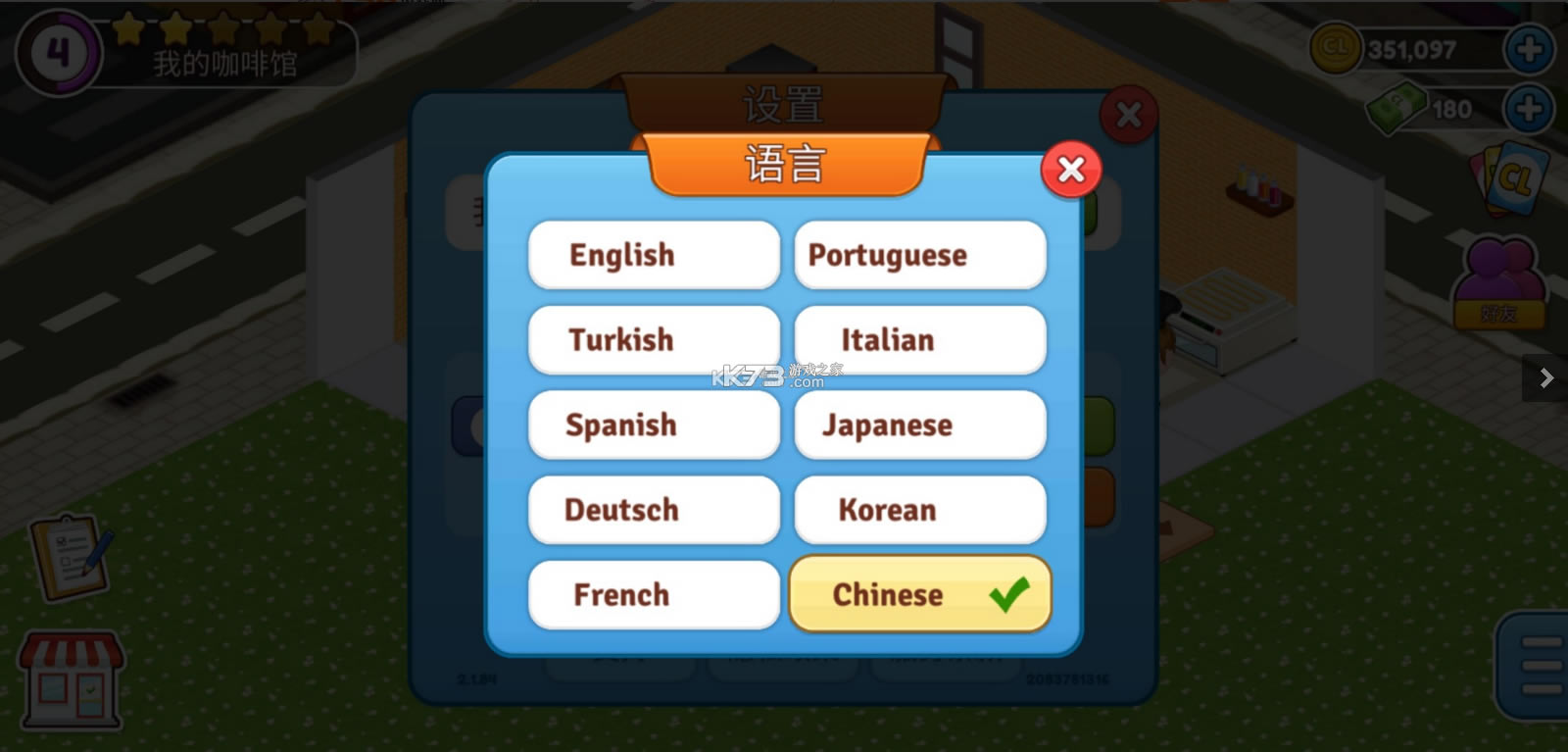Choose French from the language list
This screenshot has height=752, width=1568.
(x=653, y=594)
